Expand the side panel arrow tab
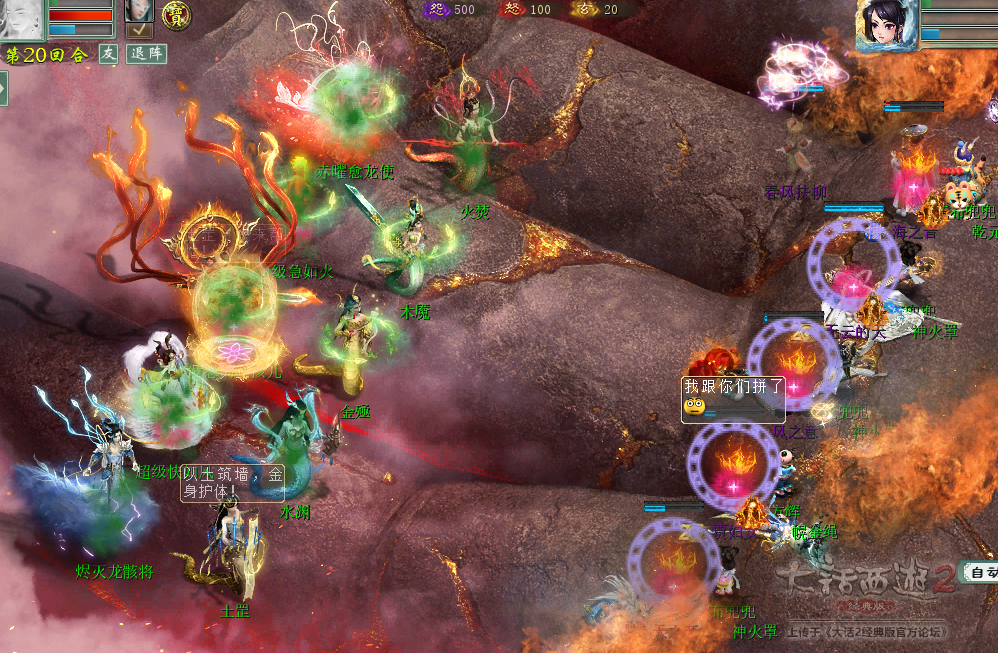The width and height of the screenshot is (998, 653). coord(4,88)
